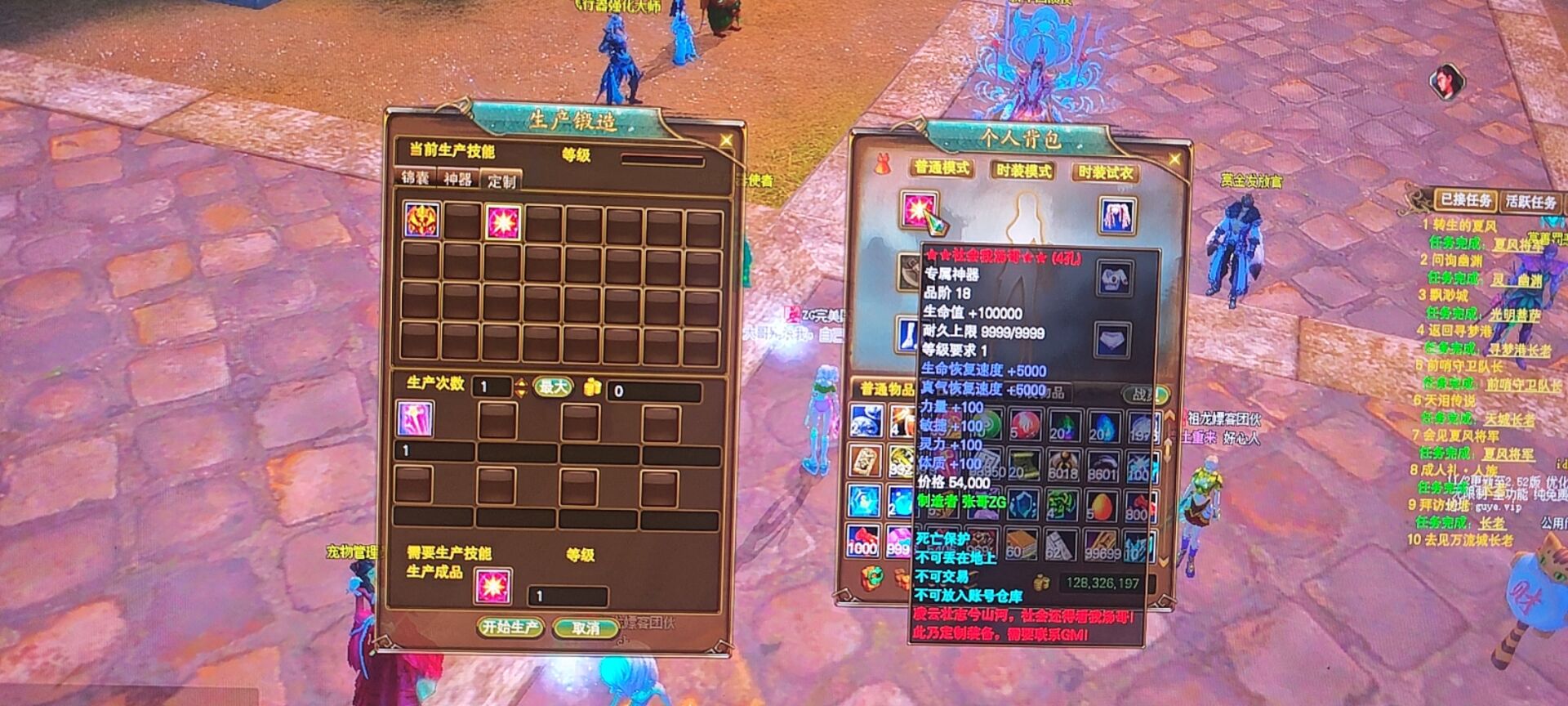Open the 神器 tab
The width and height of the screenshot is (1568, 706).
(x=458, y=179)
